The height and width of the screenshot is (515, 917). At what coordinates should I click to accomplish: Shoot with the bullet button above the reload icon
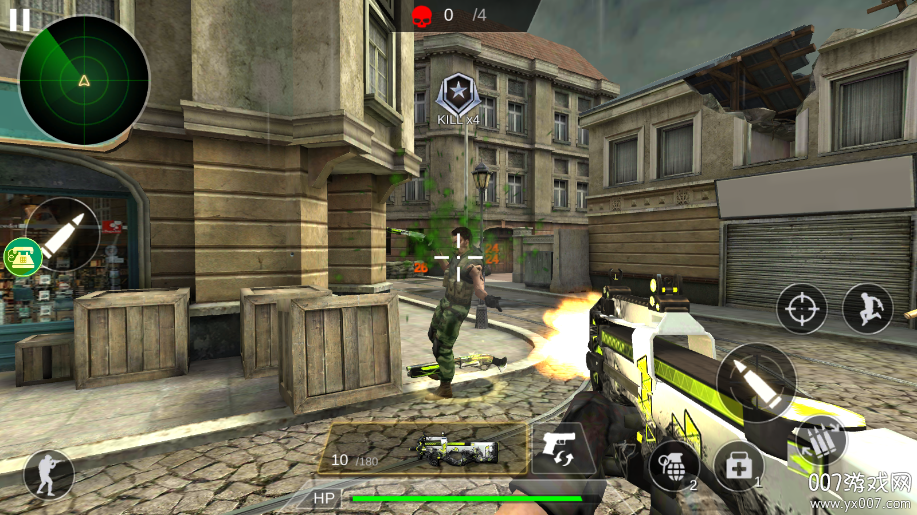pyautogui.click(x=756, y=382)
